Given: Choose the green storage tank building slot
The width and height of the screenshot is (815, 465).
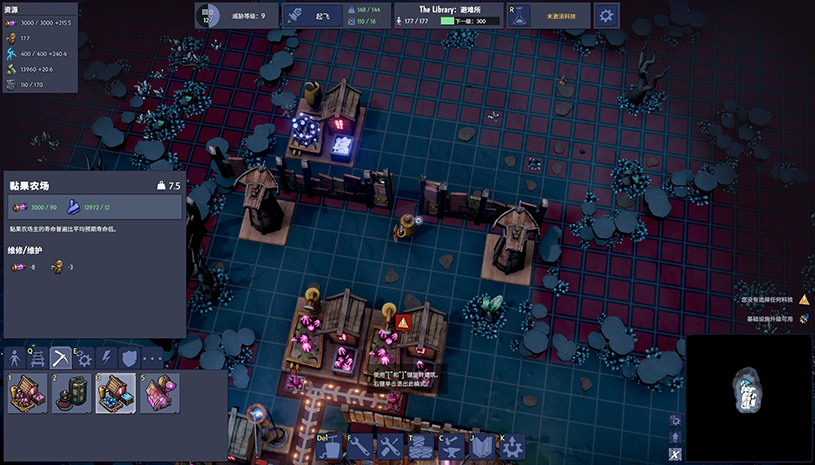Looking at the screenshot, I should [x=72, y=394].
